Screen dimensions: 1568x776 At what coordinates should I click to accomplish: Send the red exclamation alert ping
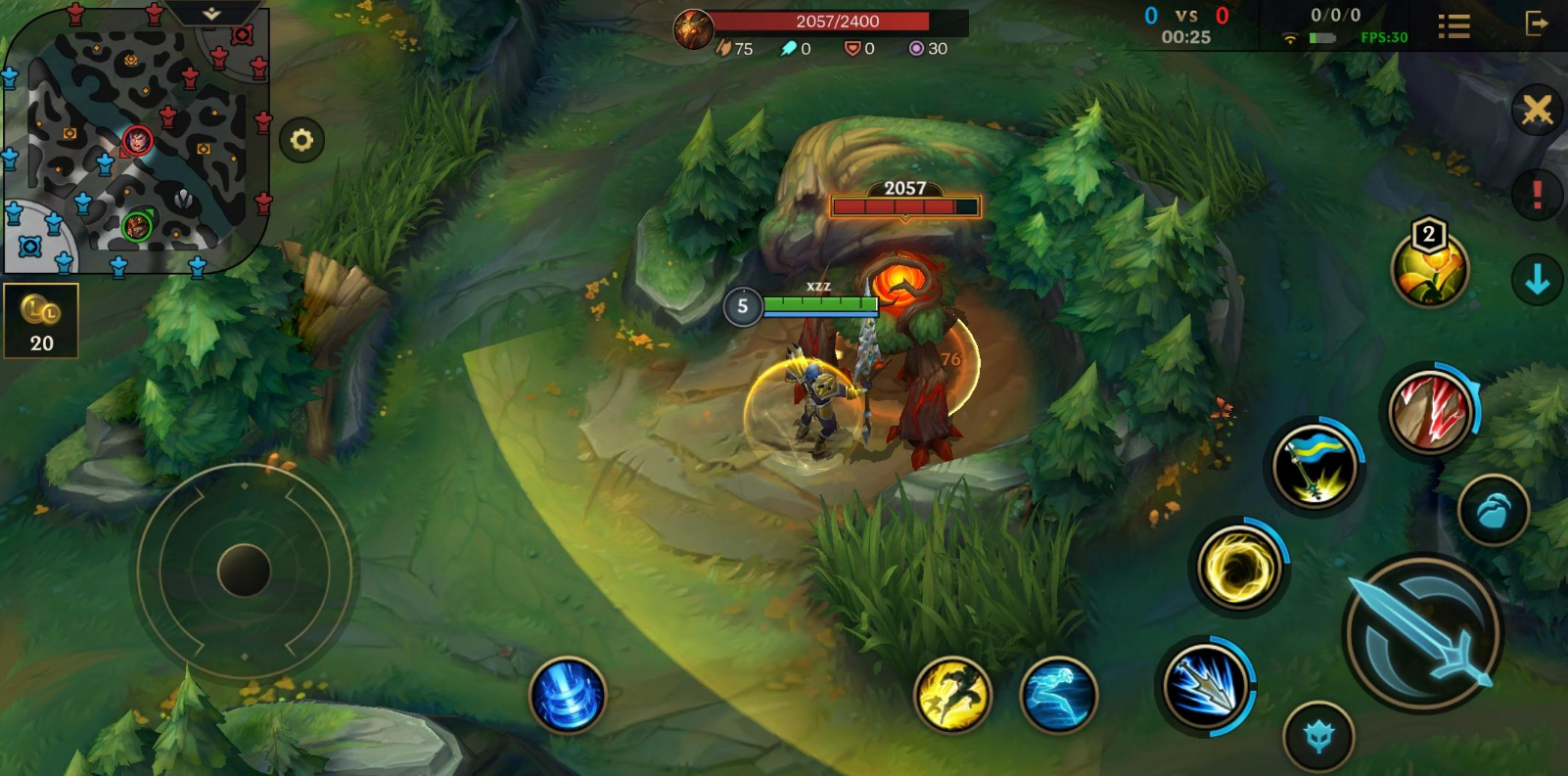click(x=1537, y=194)
